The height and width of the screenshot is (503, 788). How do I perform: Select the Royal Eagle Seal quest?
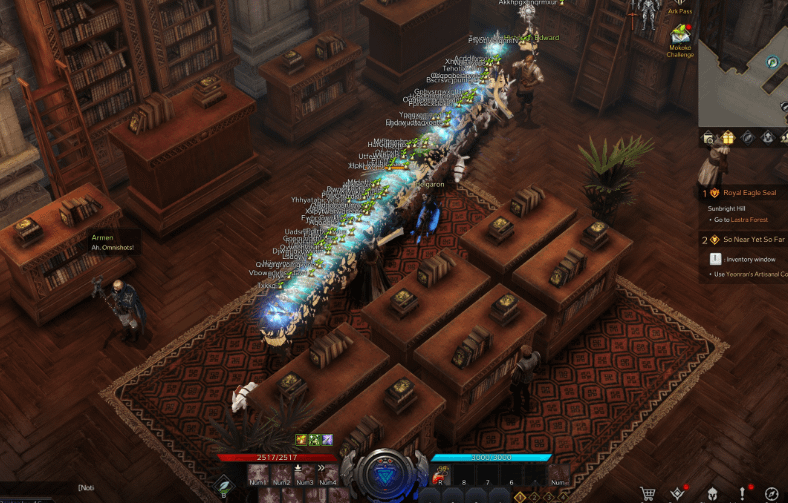click(748, 193)
